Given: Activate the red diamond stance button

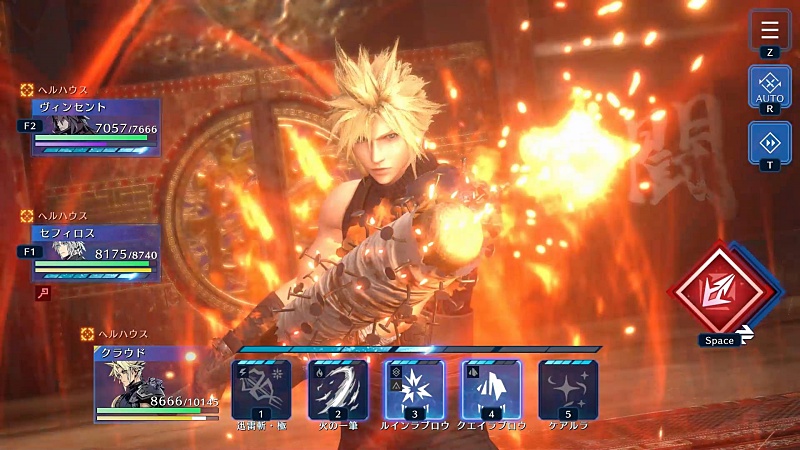Looking at the screenshot, I should [x=724, y=289].
